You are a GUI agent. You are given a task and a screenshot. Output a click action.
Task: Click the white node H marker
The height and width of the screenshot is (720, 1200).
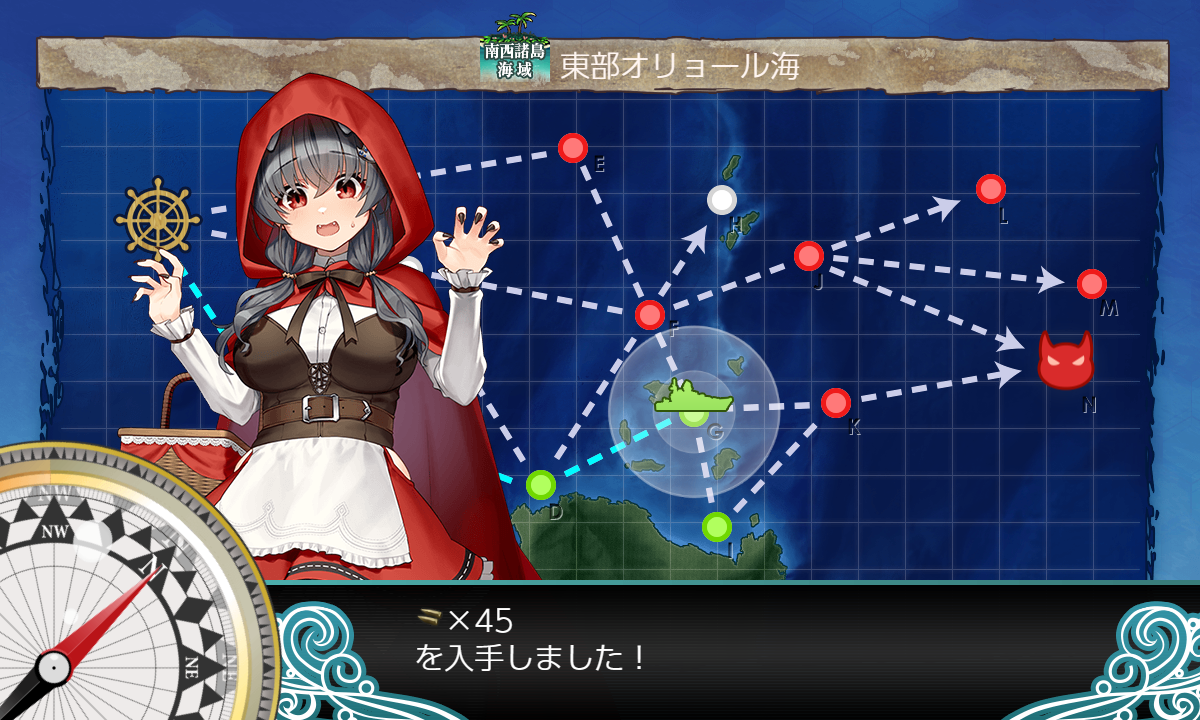click(x=721, y=200)
